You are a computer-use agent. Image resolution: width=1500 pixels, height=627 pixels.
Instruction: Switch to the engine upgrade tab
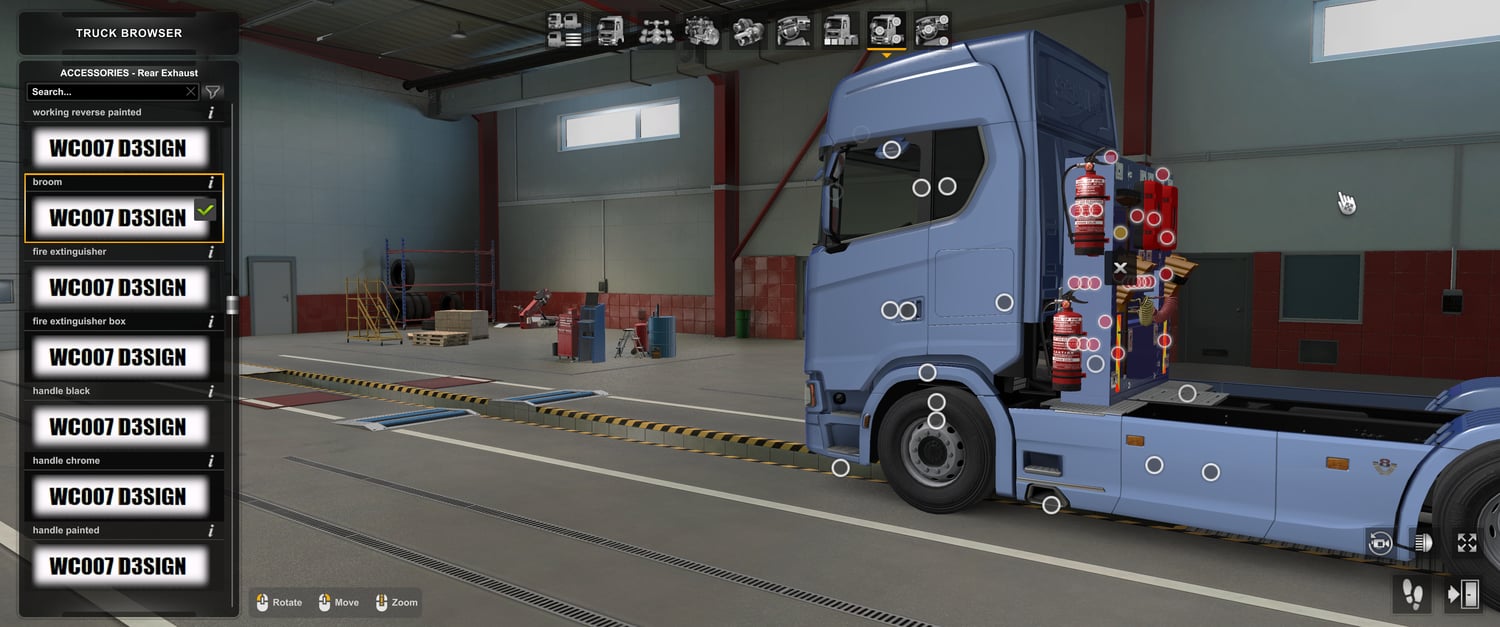[x=702, y=31]
